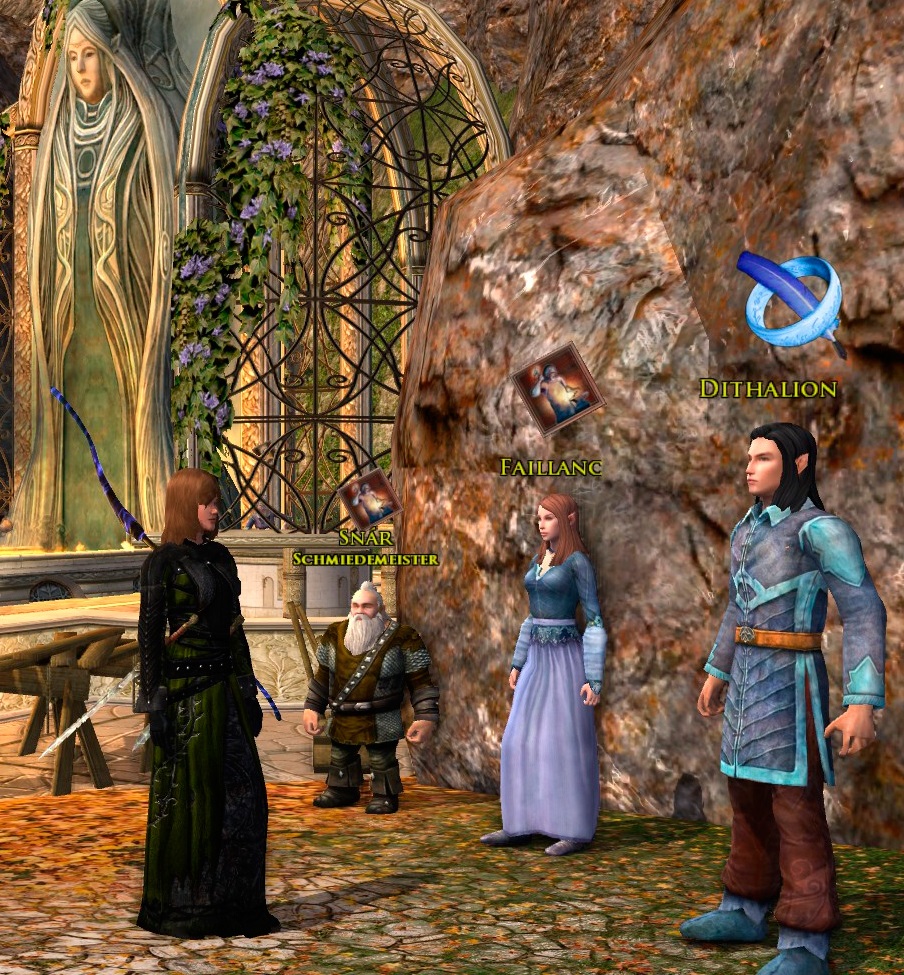The width and height of the screenshot is (904, 975).
Task: Select Snar's Schmiedemeister nameplate
Action: click(x=365, y=549)
